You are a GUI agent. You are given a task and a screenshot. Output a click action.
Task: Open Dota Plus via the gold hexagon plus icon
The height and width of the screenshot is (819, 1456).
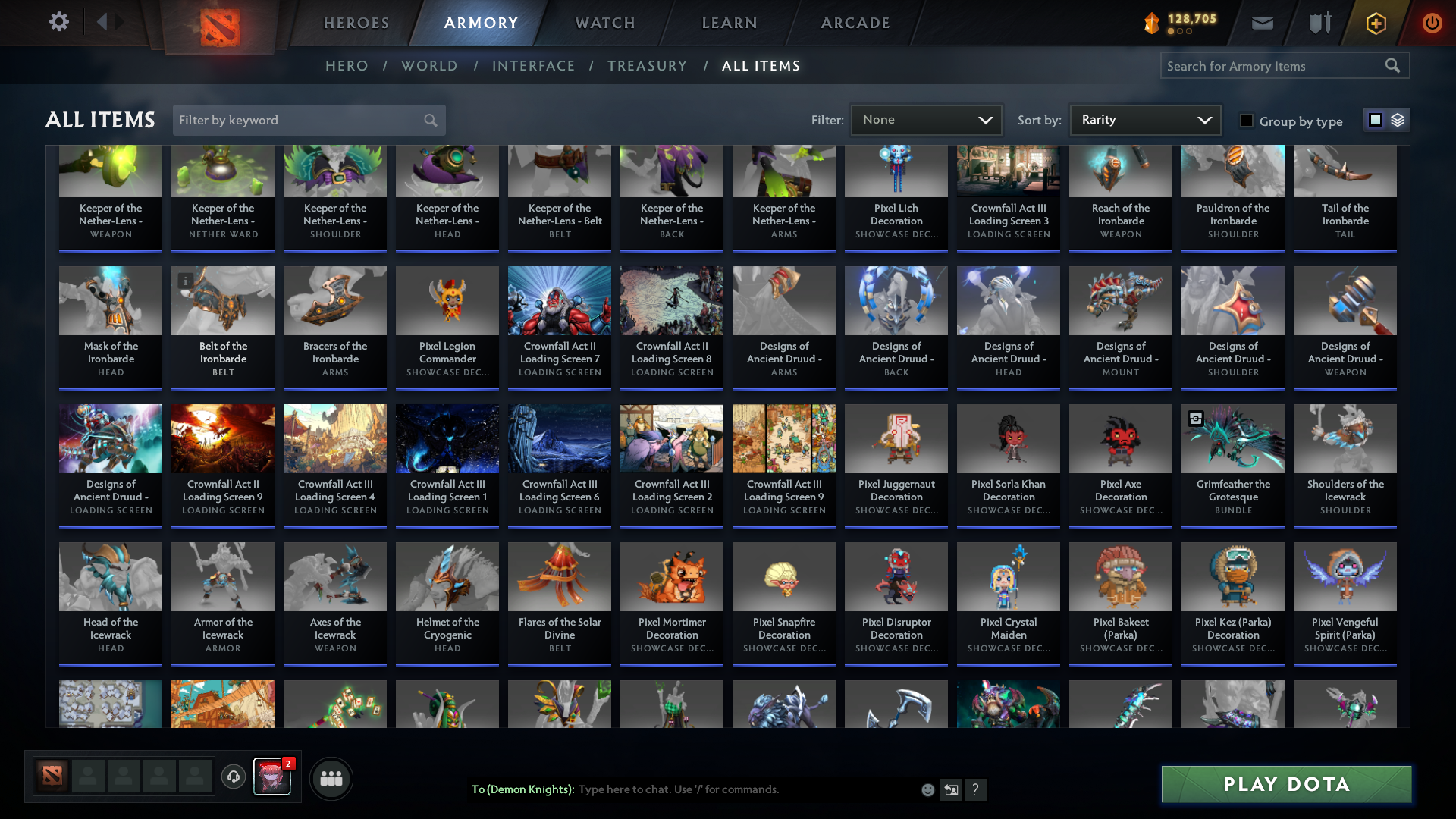coord(1375,23)
